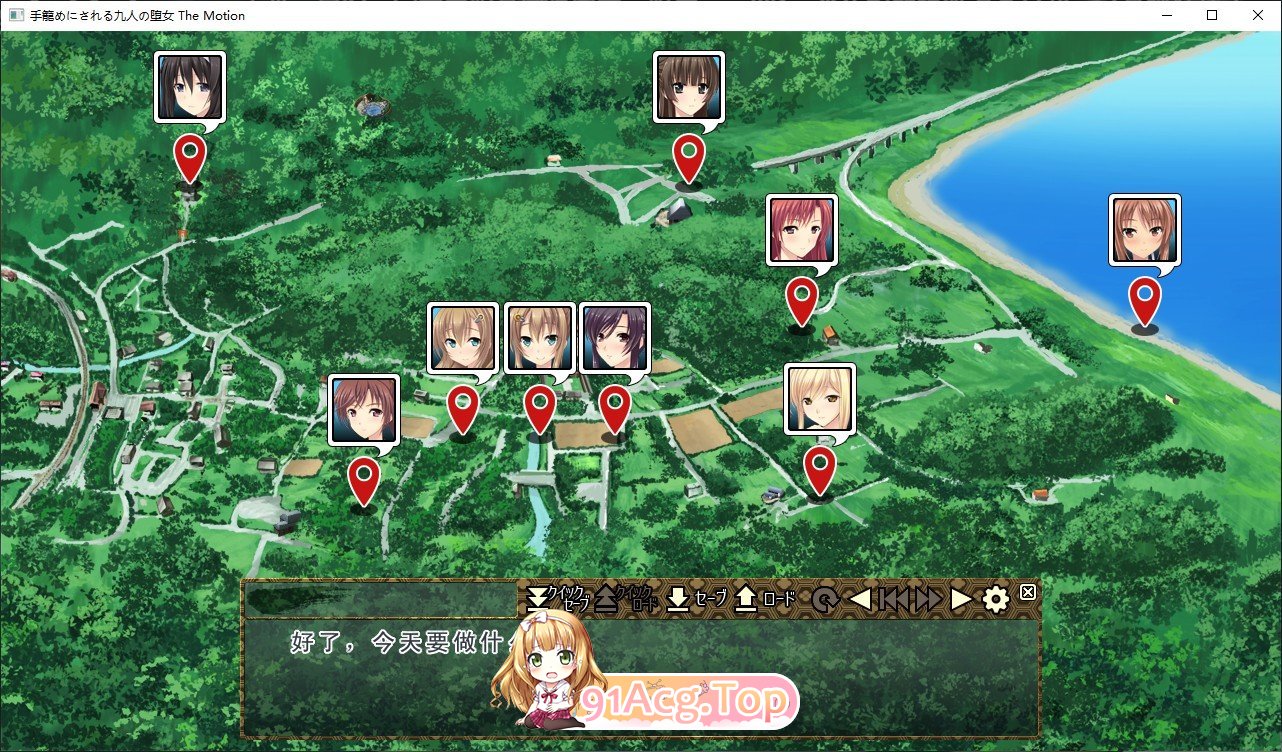Click the クイックセーブ quick save icon
Image resolution: width=1282 pixels, height=752 pixels.
click(x=538, y=596)
